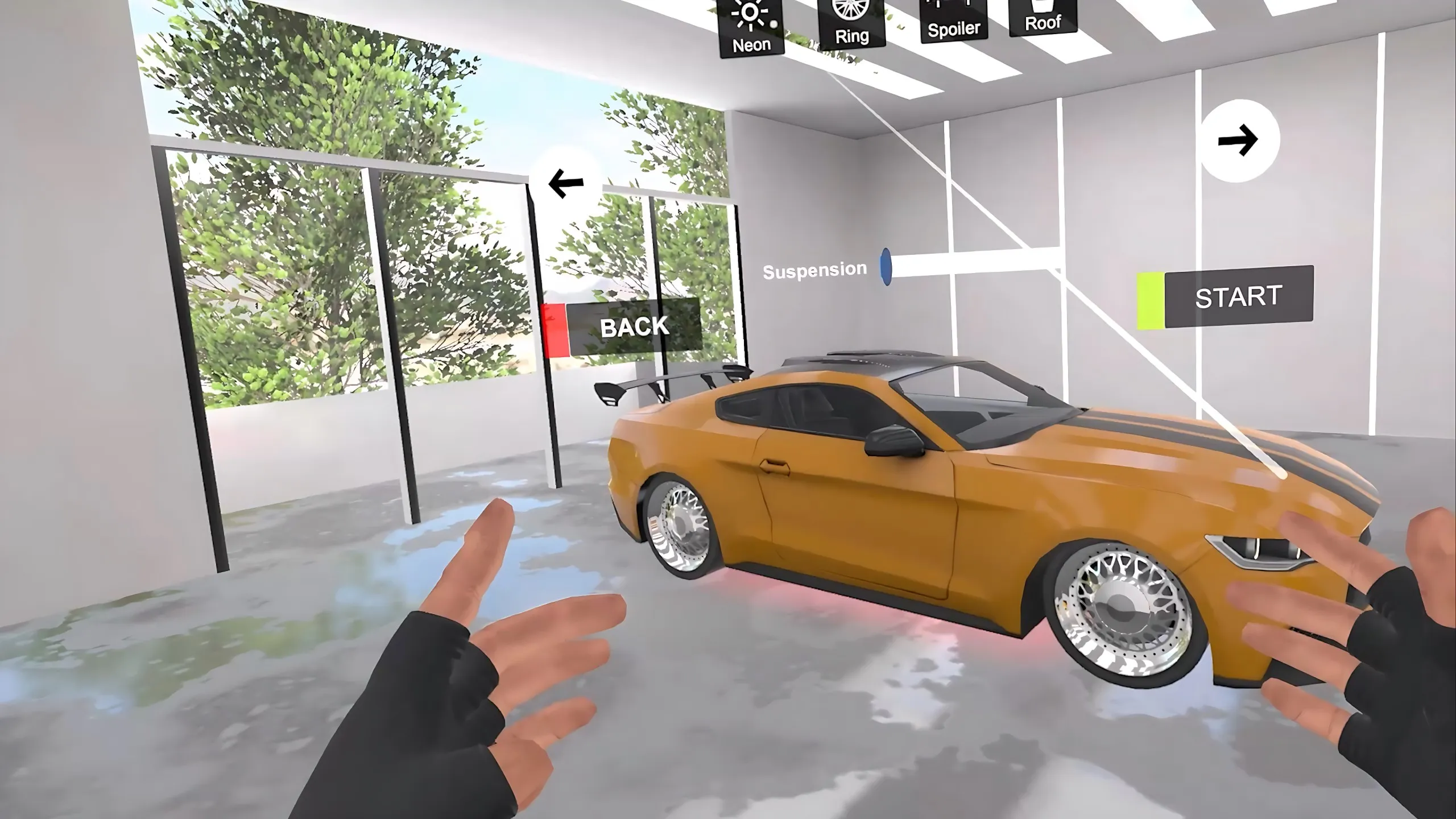This screenshot has height=819, width=1456.
Task: Switch to the previous car with left arrow
Action: tap(565, 183)
